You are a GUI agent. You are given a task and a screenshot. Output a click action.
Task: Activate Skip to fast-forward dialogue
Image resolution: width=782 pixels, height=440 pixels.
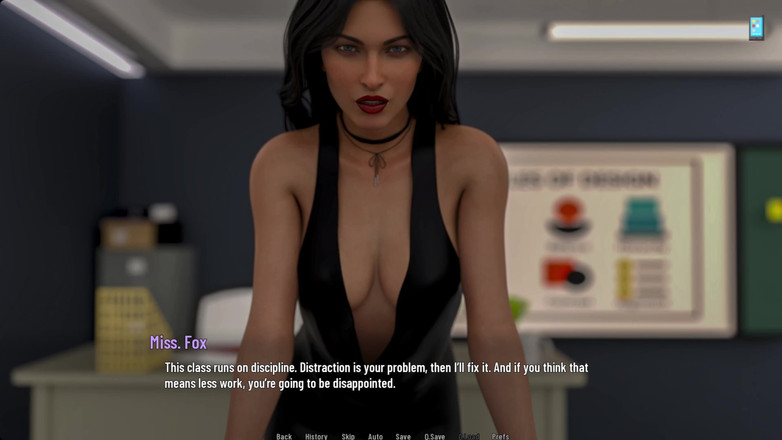click(348, 436)
